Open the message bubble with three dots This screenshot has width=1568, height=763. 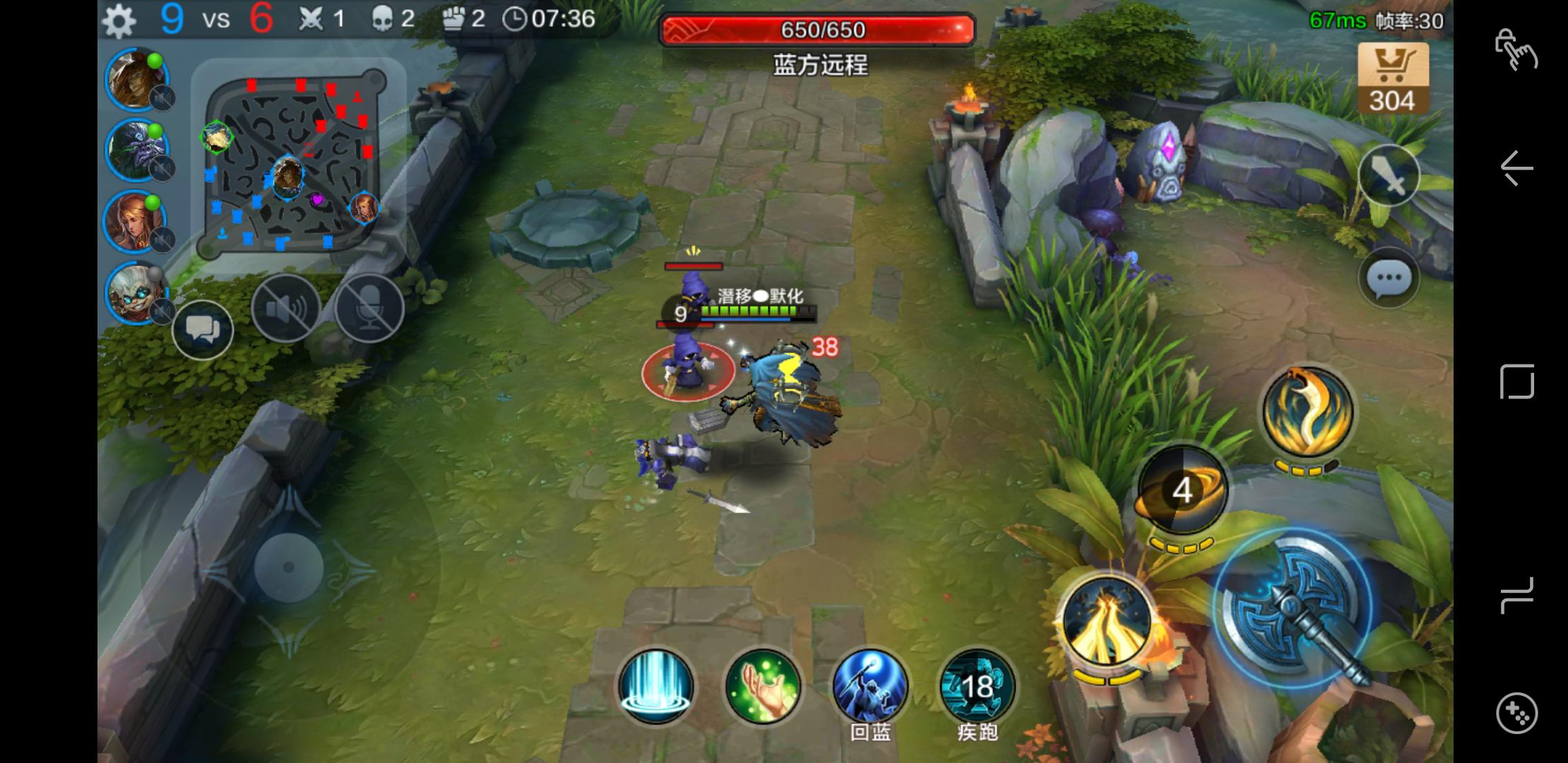(1389, 278)
